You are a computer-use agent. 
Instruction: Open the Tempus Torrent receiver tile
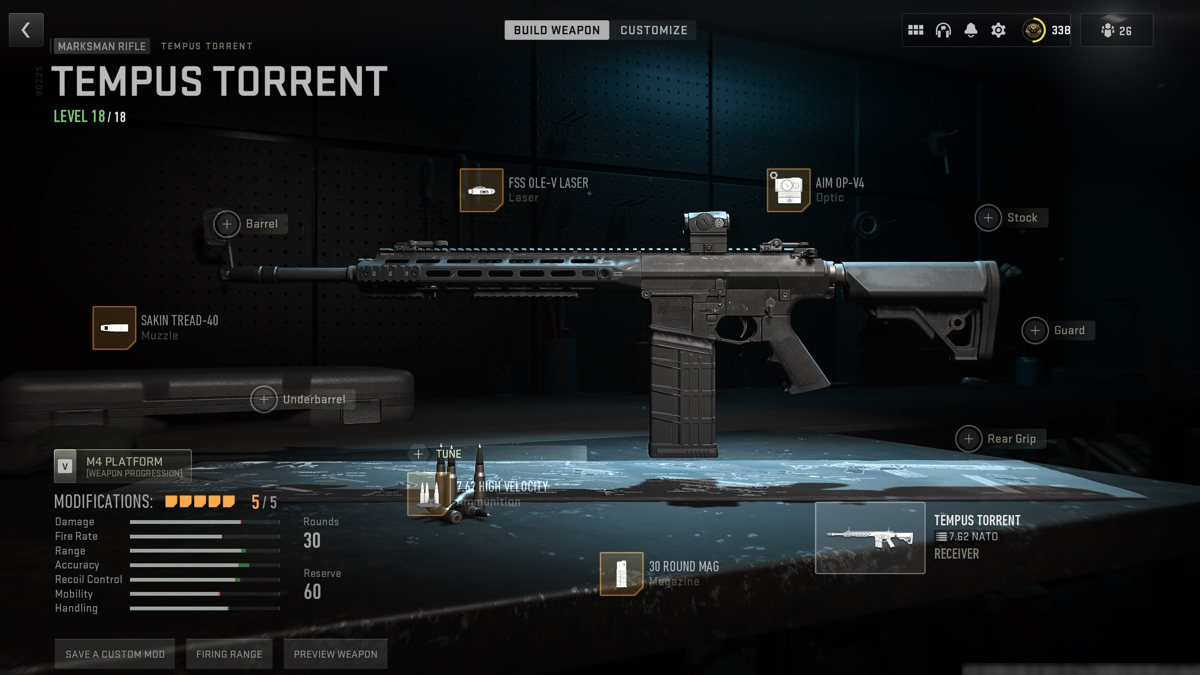click(870, 538)
